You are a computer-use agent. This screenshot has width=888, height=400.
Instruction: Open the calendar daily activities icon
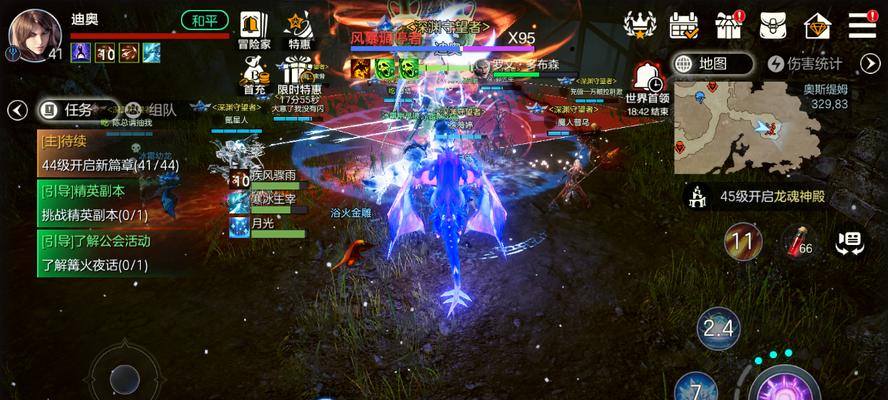click(x=684, y=24)
